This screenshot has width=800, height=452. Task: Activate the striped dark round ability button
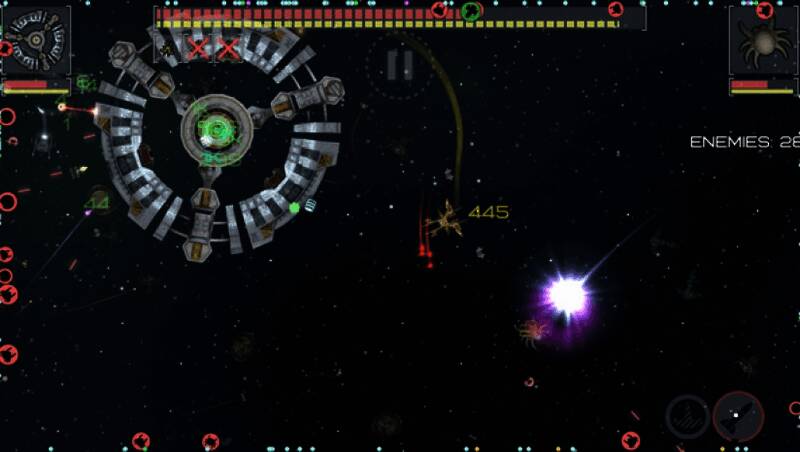pyautogui.click(x=687, y=415)
